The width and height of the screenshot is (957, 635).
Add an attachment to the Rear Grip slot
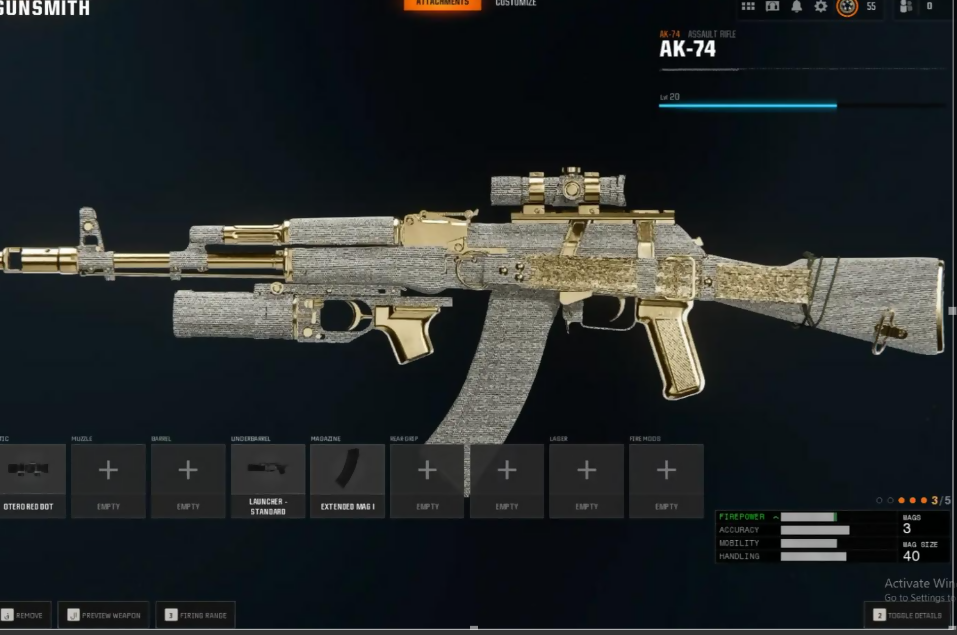coord(427,481)
